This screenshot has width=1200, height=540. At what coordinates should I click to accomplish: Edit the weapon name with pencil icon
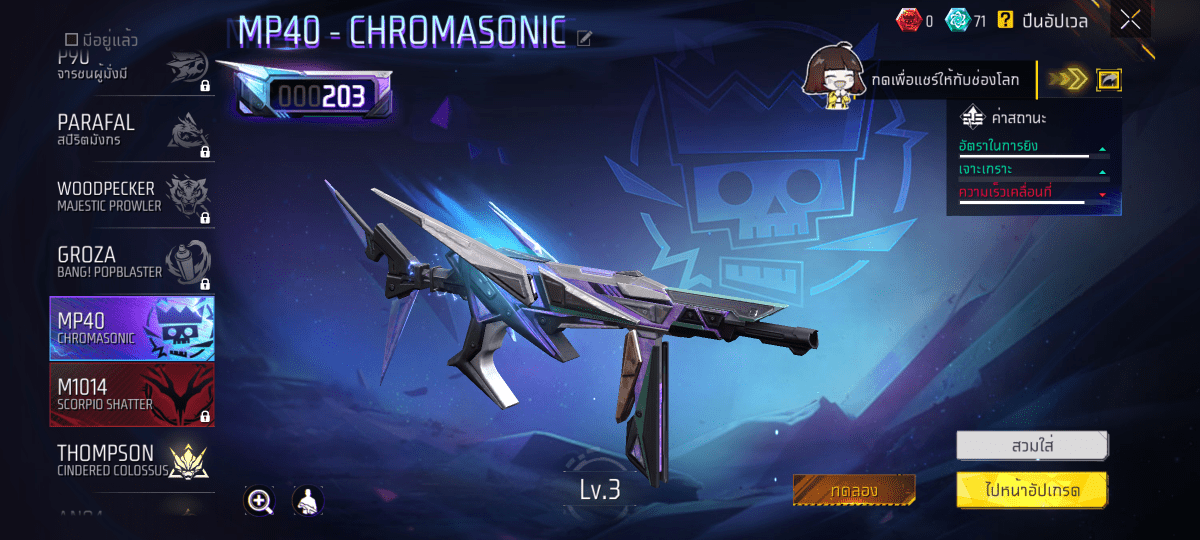point(585,39)
